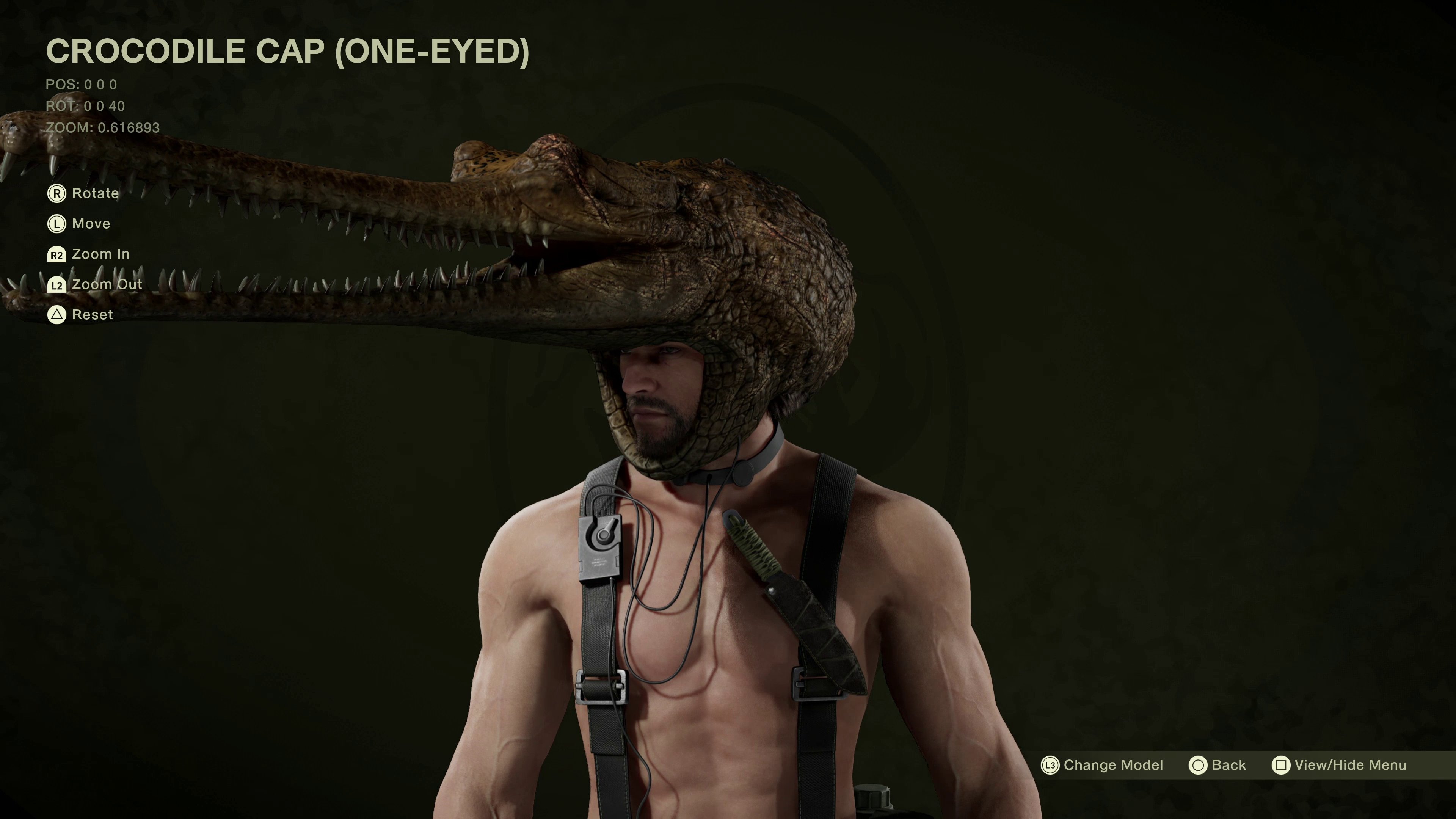Activate the Zoom In control

click(x=89, y=254)
